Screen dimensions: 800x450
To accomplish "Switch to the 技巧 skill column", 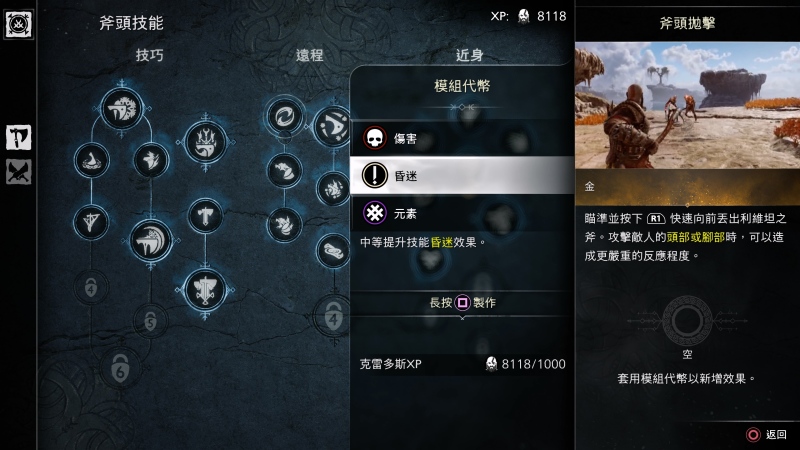I will [x=150, y=55].
